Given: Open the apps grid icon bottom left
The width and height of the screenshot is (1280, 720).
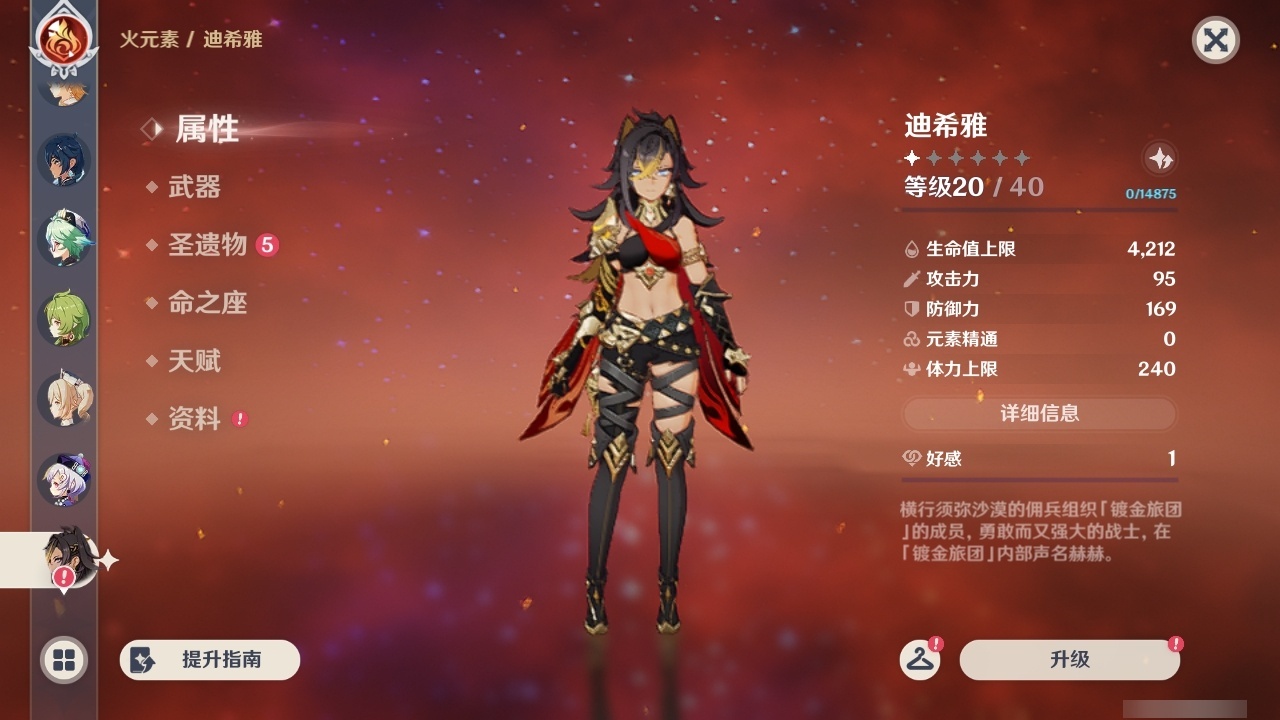Looking at the screenshot, I should 62,661.
